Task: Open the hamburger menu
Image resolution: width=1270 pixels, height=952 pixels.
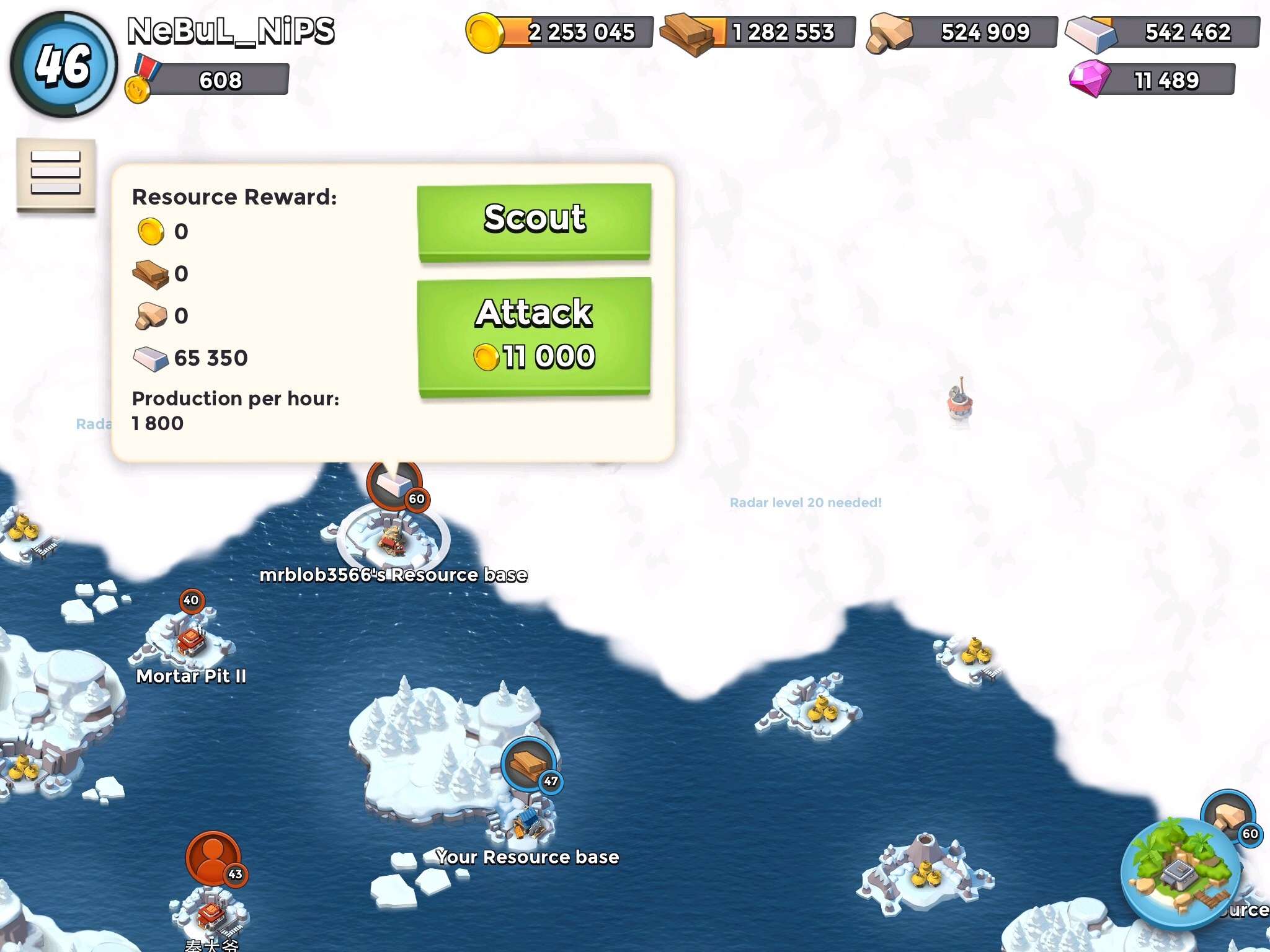Action: [x=56, y=173]
